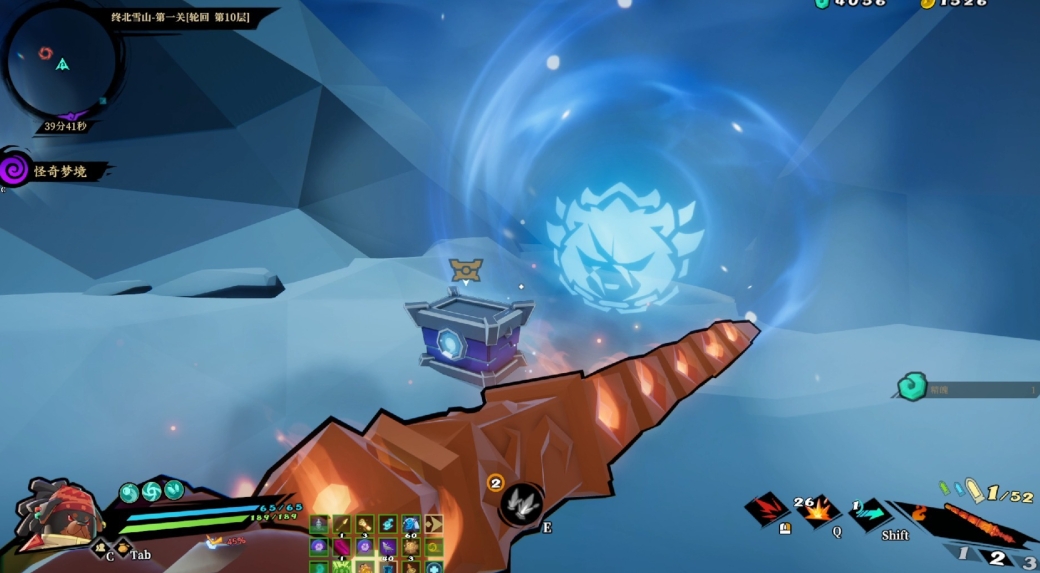The image size is (1040, 573).
Task: Trigger the cyan arrow dash skill
Action: point(869,514)
